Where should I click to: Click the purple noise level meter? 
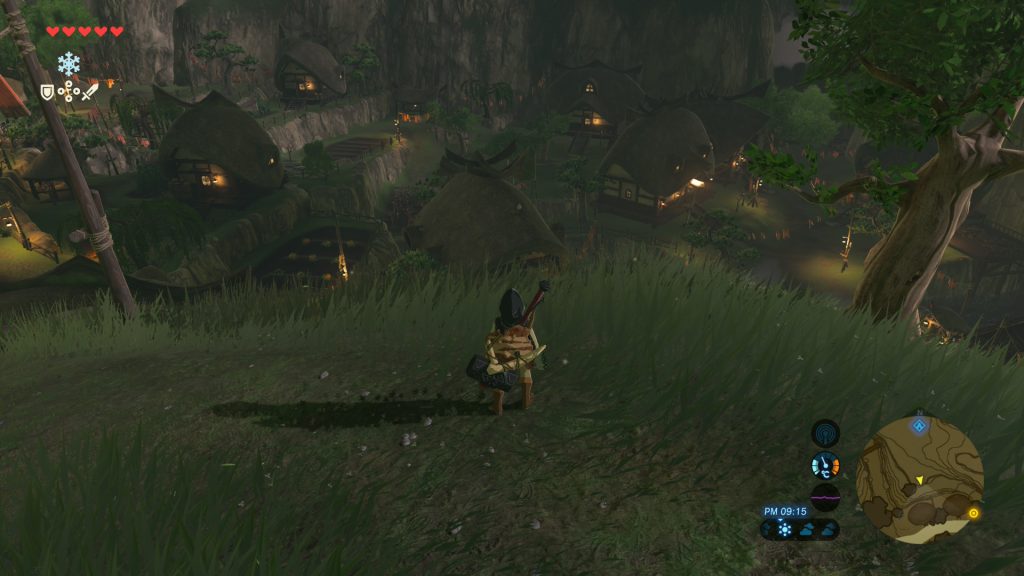tap(825, 497)
